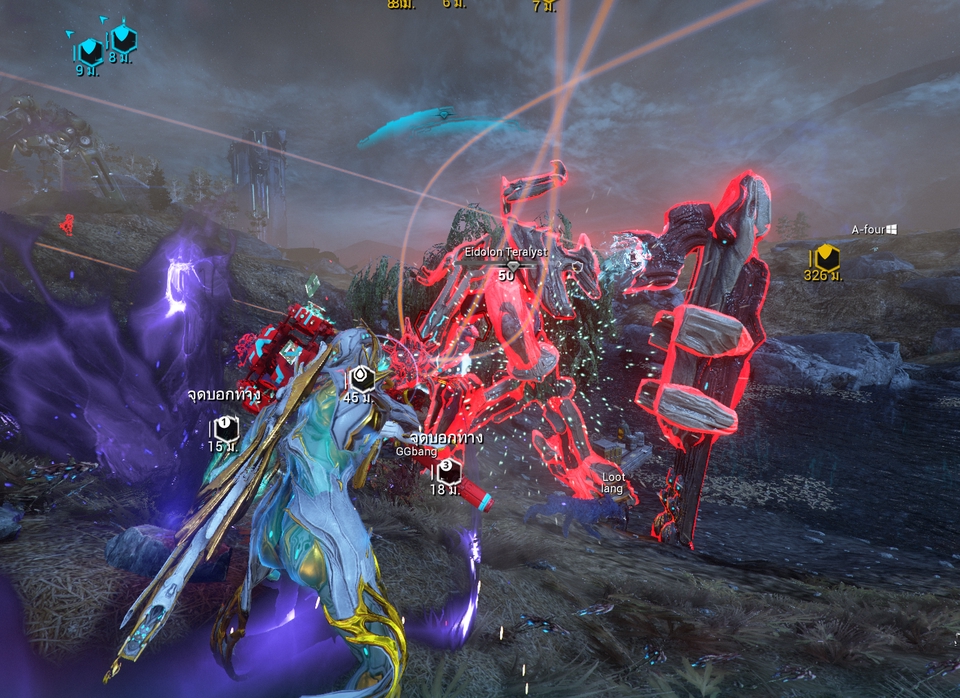
Task: Select the Eidolon Teralyst target label
Action: pyautogui.click(x=506, y=252)
